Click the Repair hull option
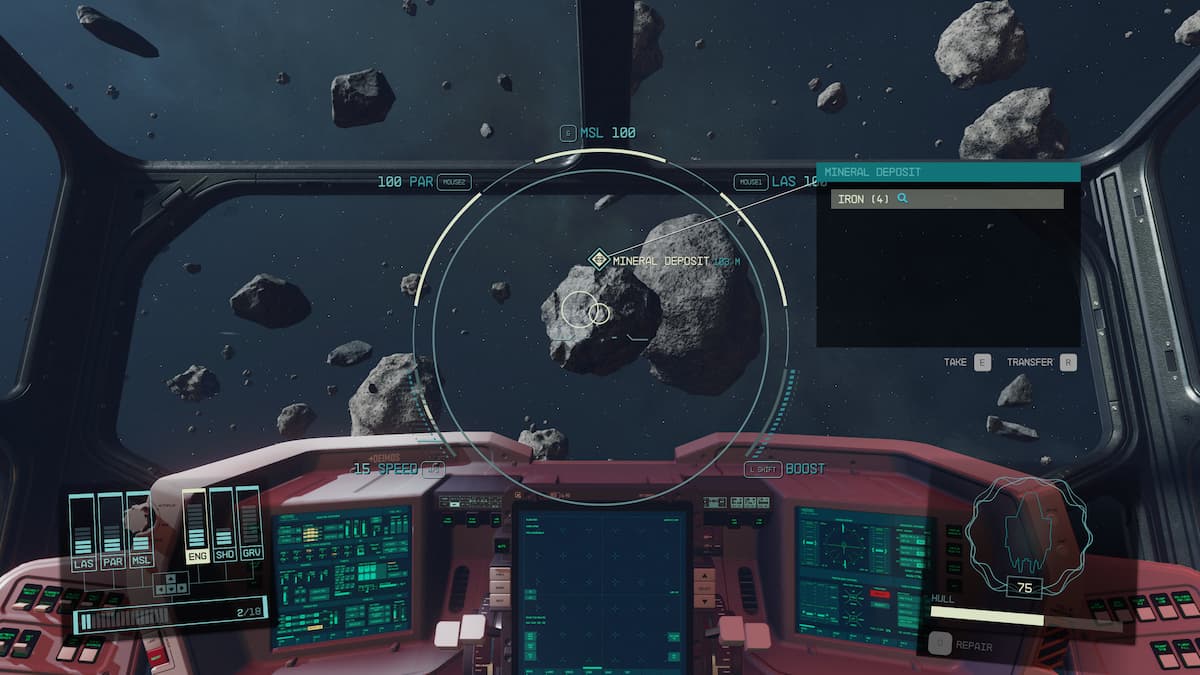The image size is (1200, 675). click(x=963, y=646)
